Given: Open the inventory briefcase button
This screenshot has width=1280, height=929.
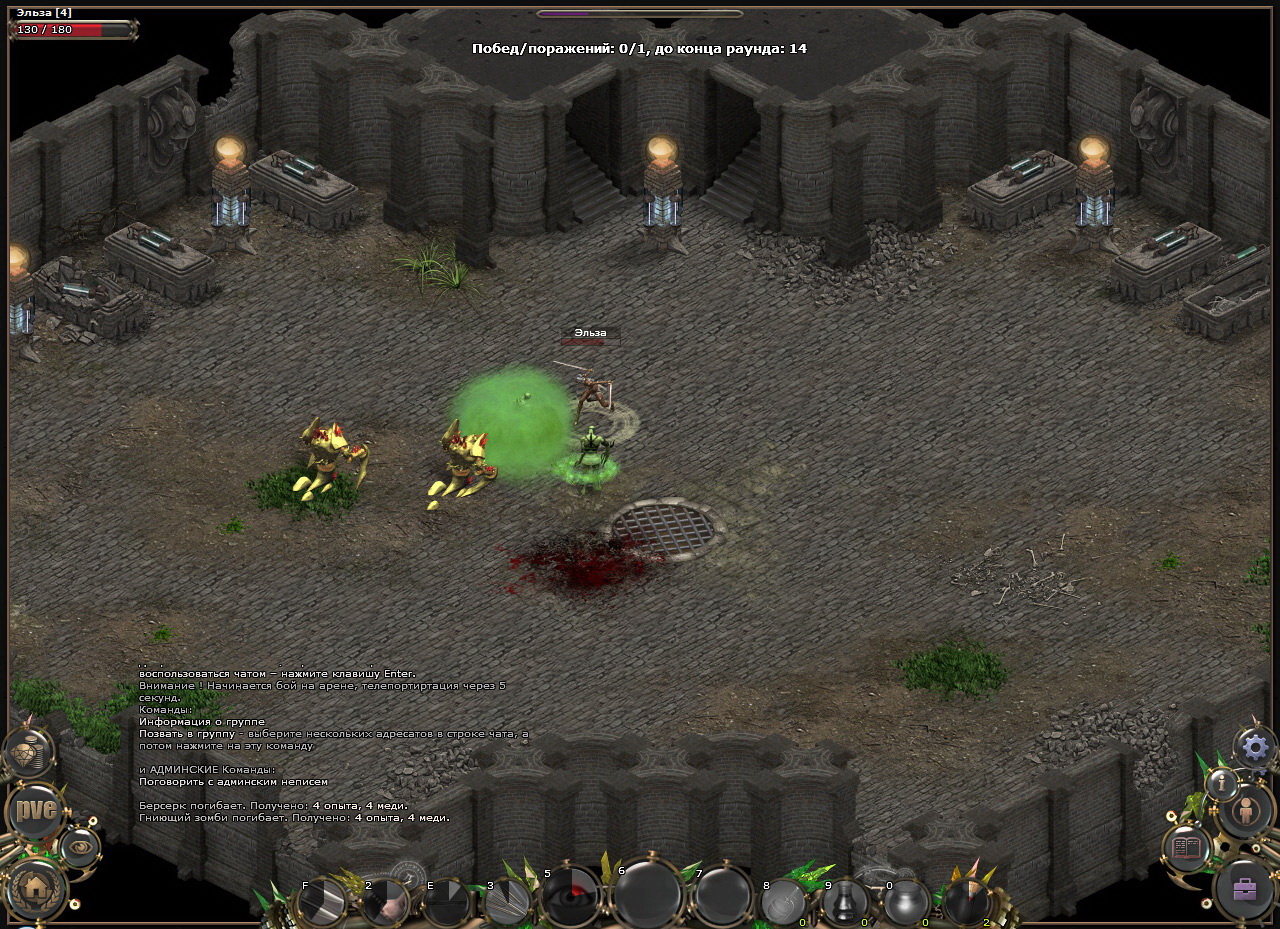Looking at the screenshot, I should (1244, 888).
